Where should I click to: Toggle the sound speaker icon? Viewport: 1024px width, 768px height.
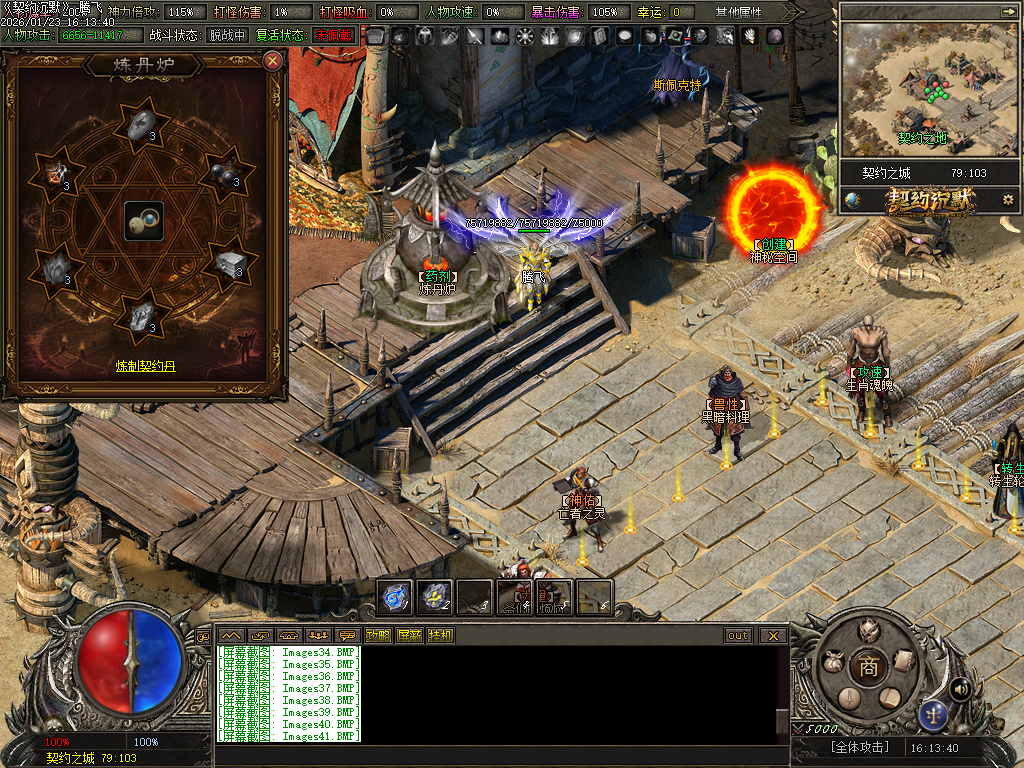point(960,688)
